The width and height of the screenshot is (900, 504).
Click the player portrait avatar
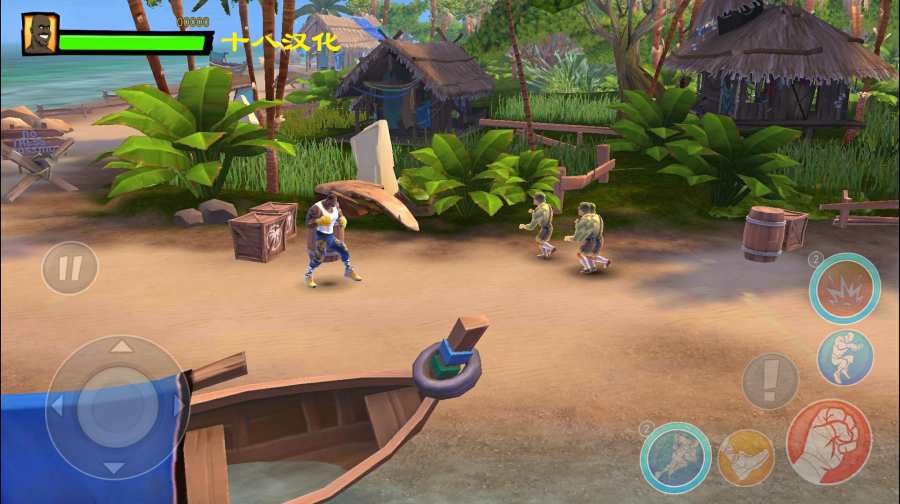(x=39, y=33)
